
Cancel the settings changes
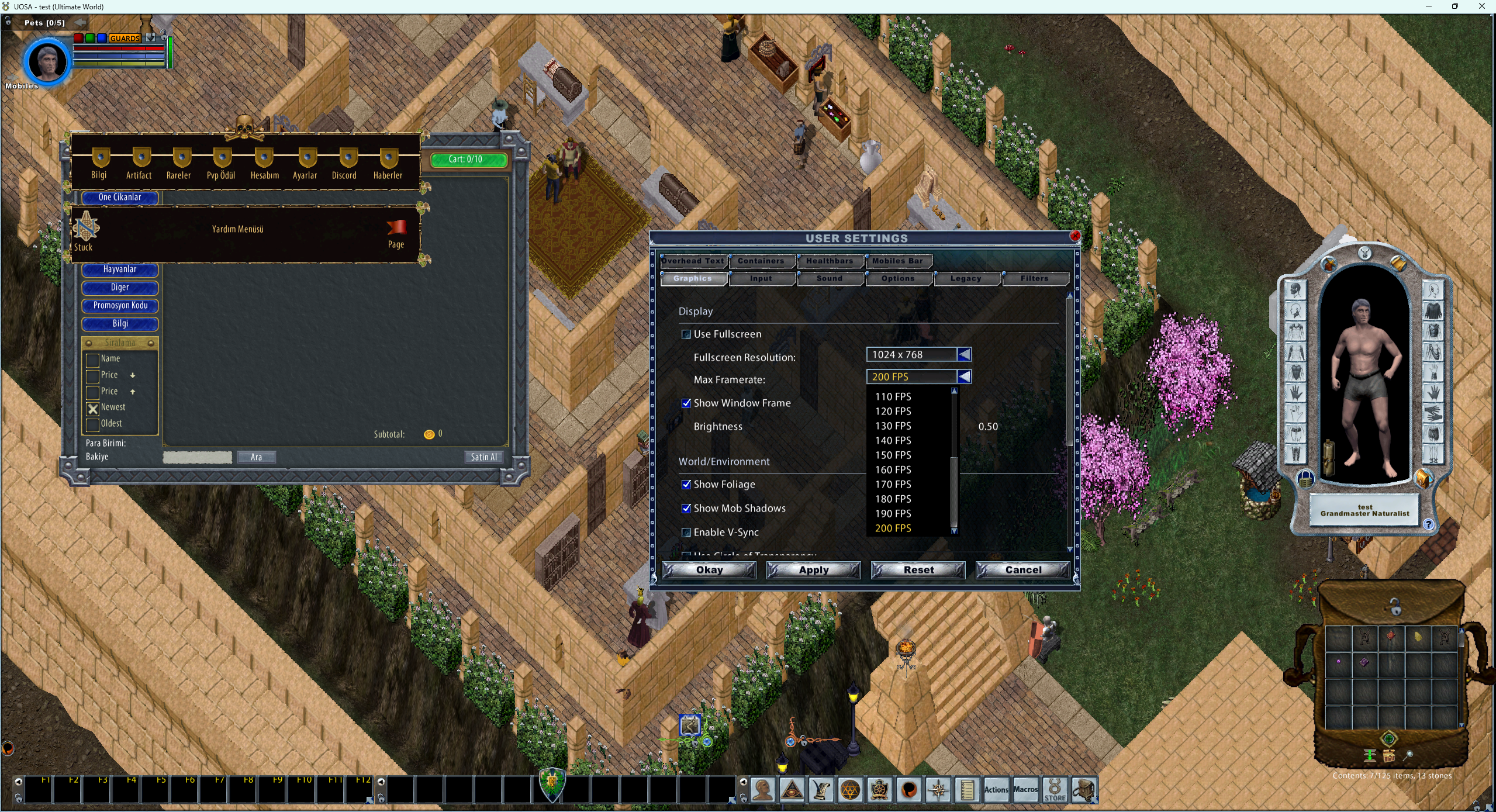click(1023, 570)
